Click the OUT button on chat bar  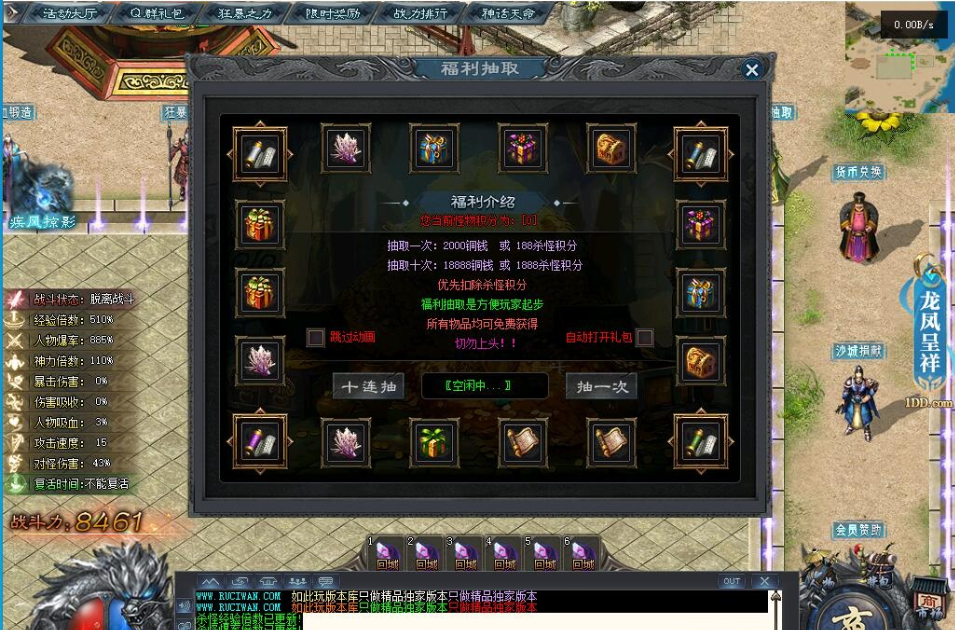coord(731,581)
